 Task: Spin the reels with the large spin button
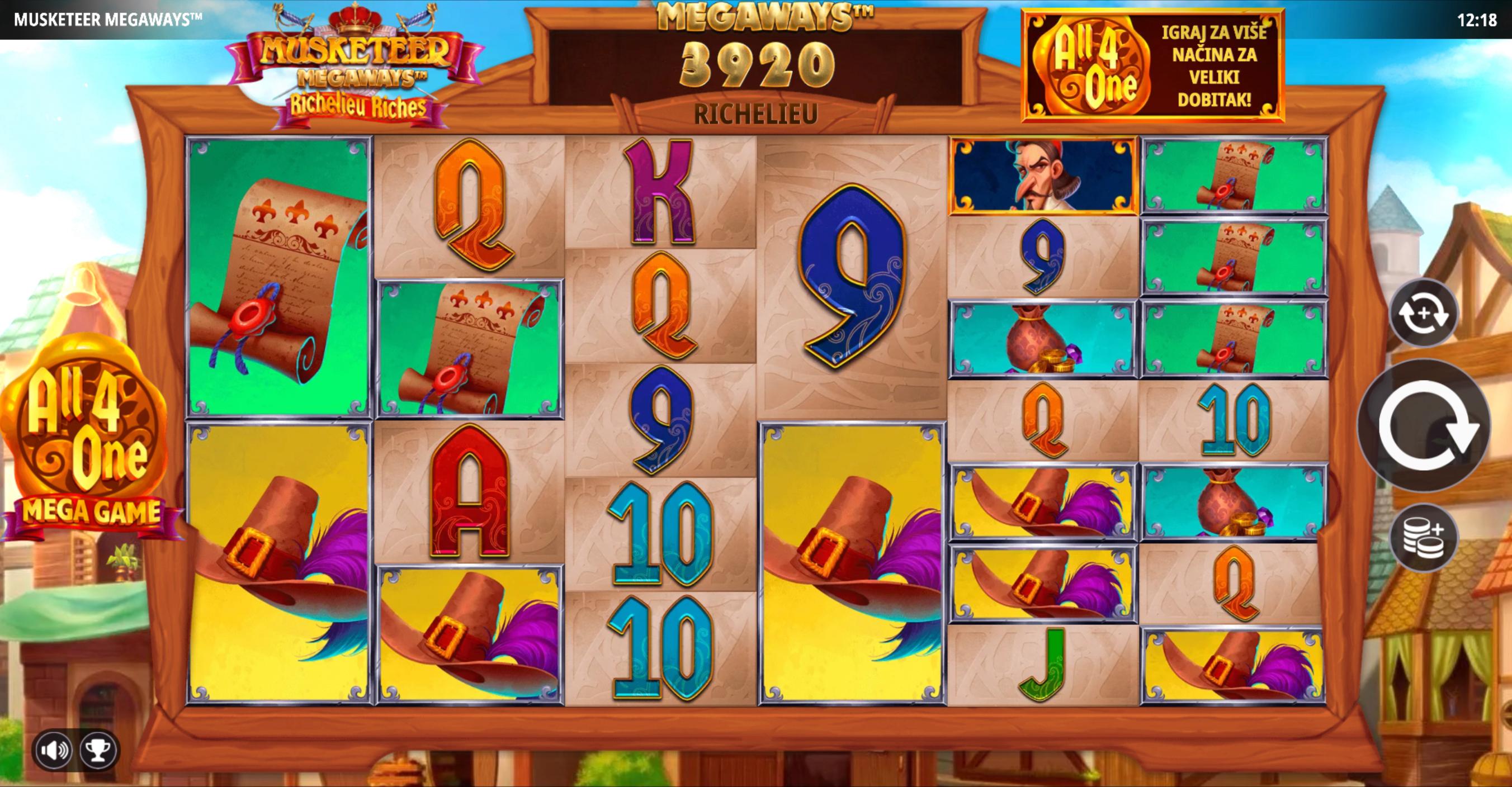coord(1423,425)
